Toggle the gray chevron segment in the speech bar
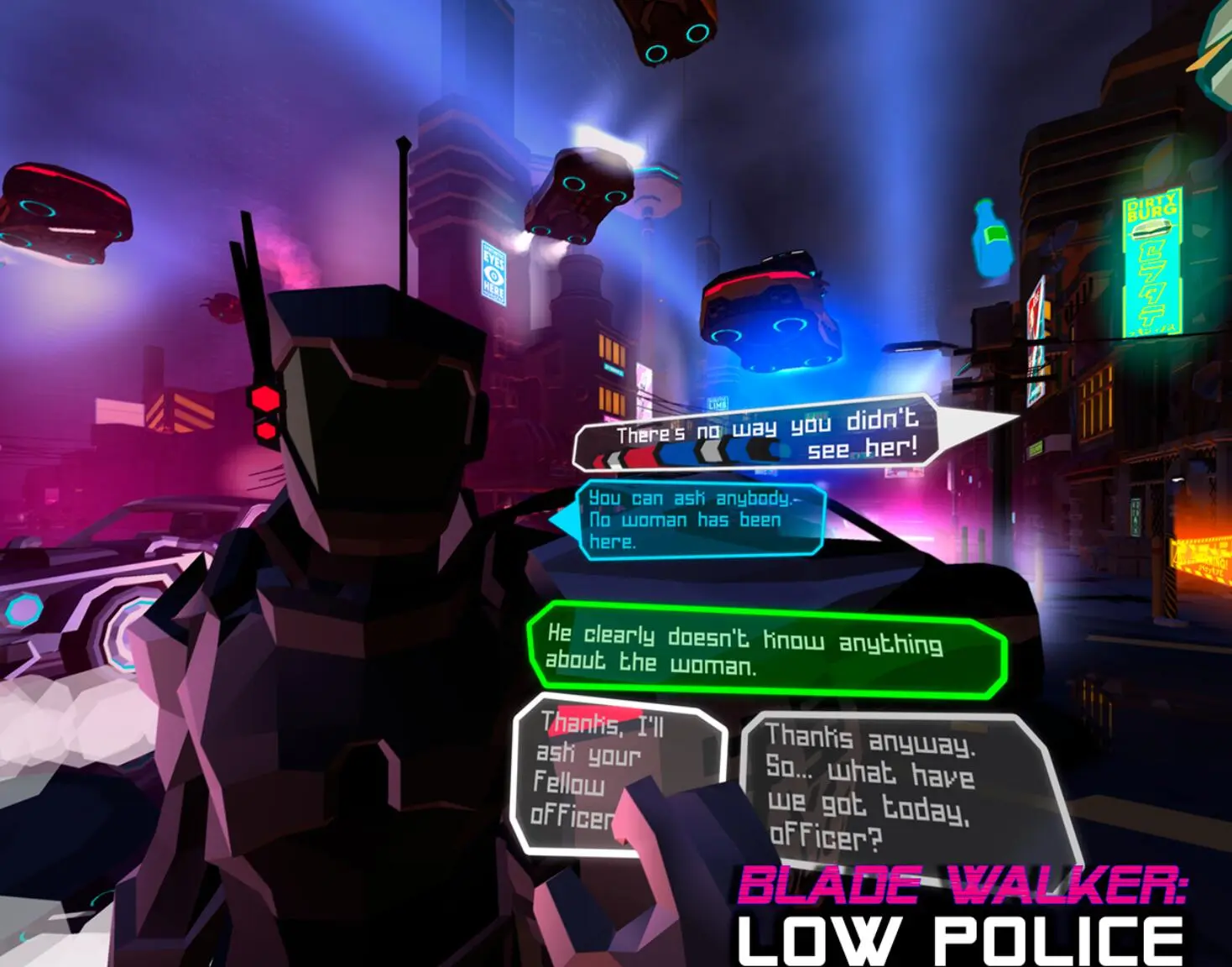Image resolution: width=1232 pixels, height=967 pixels. tap(710, 450)
